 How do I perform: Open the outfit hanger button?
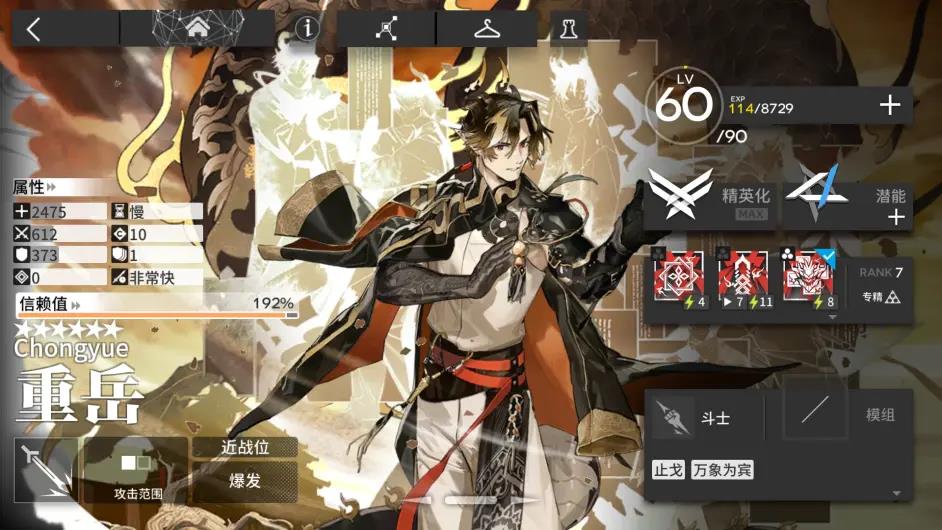click(487, 29)
